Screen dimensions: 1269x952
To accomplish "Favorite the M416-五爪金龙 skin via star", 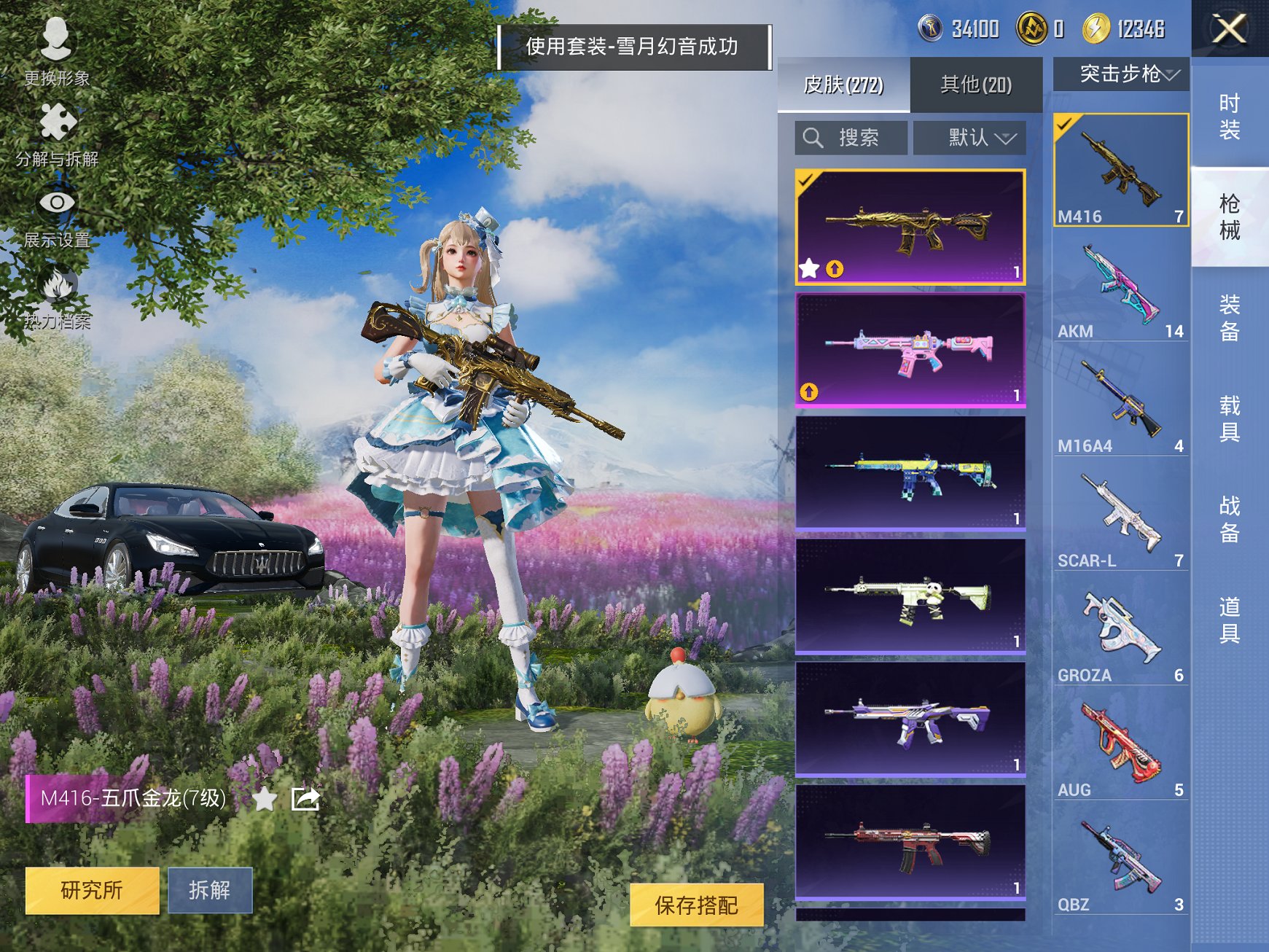I will (x=265, y=800).
